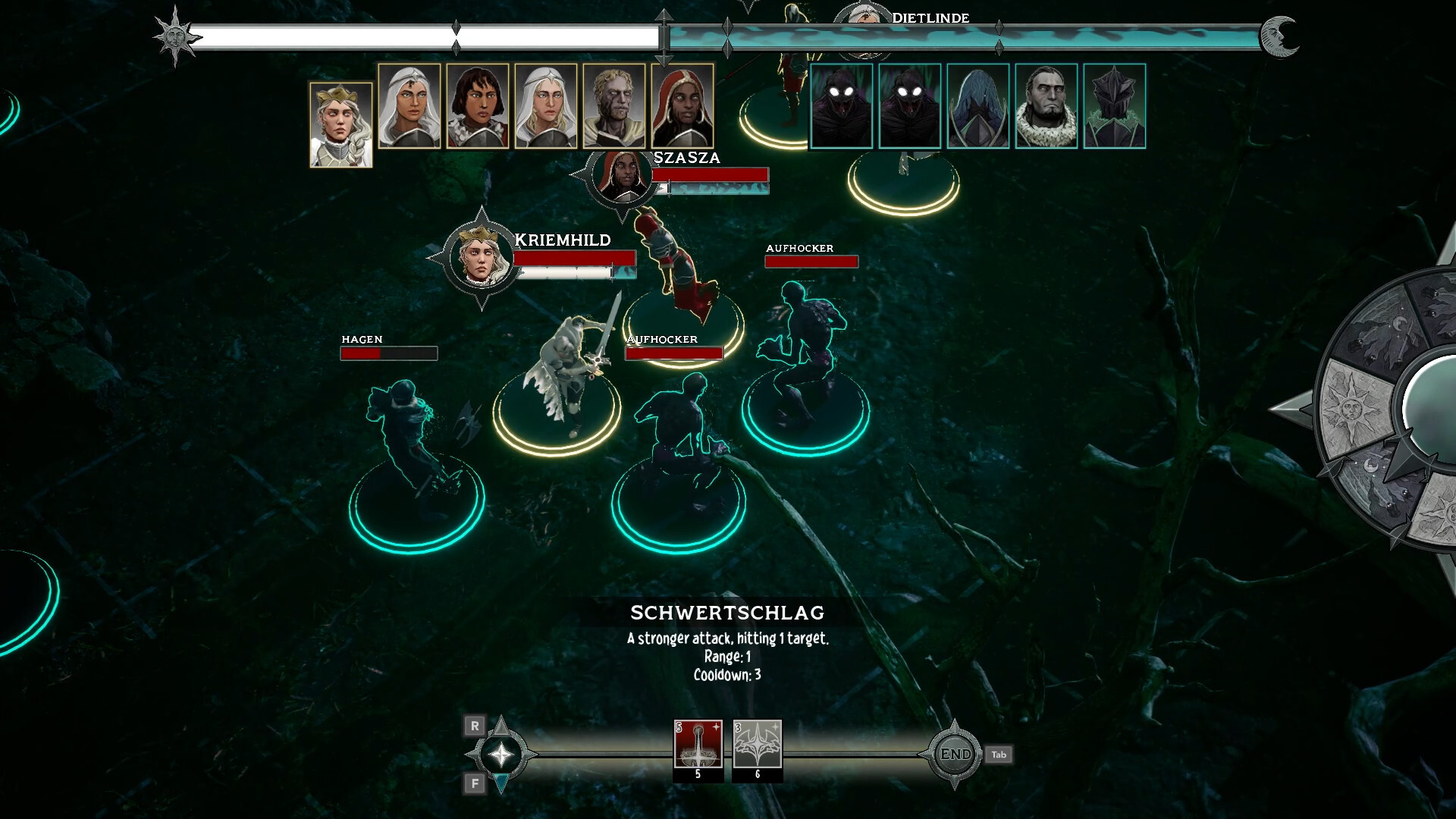Select the red Schwertschlag sword ability
This screenshot has height=819, width=1456.
[698, 745]
